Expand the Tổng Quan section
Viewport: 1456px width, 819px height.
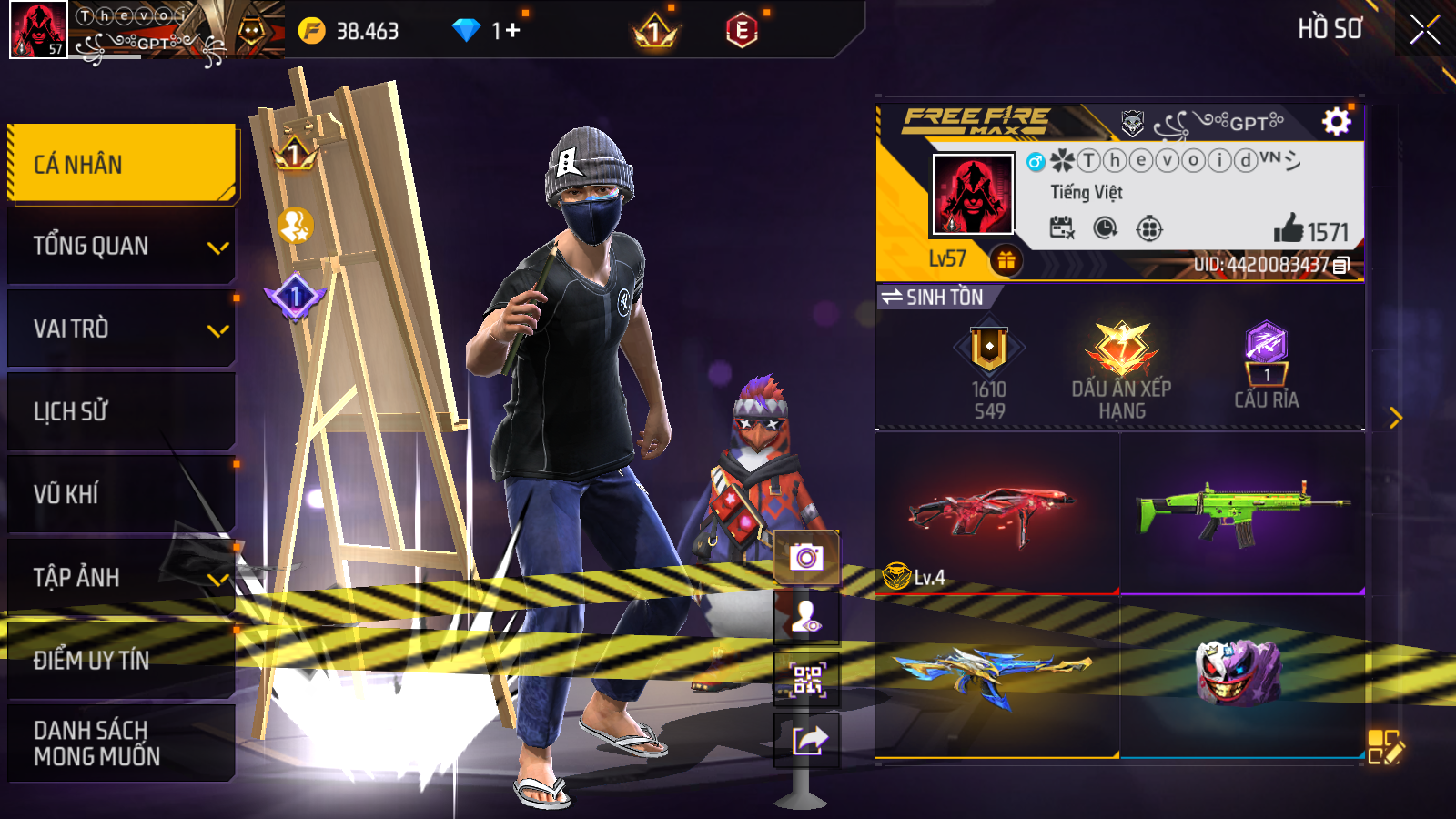(122, 246)
